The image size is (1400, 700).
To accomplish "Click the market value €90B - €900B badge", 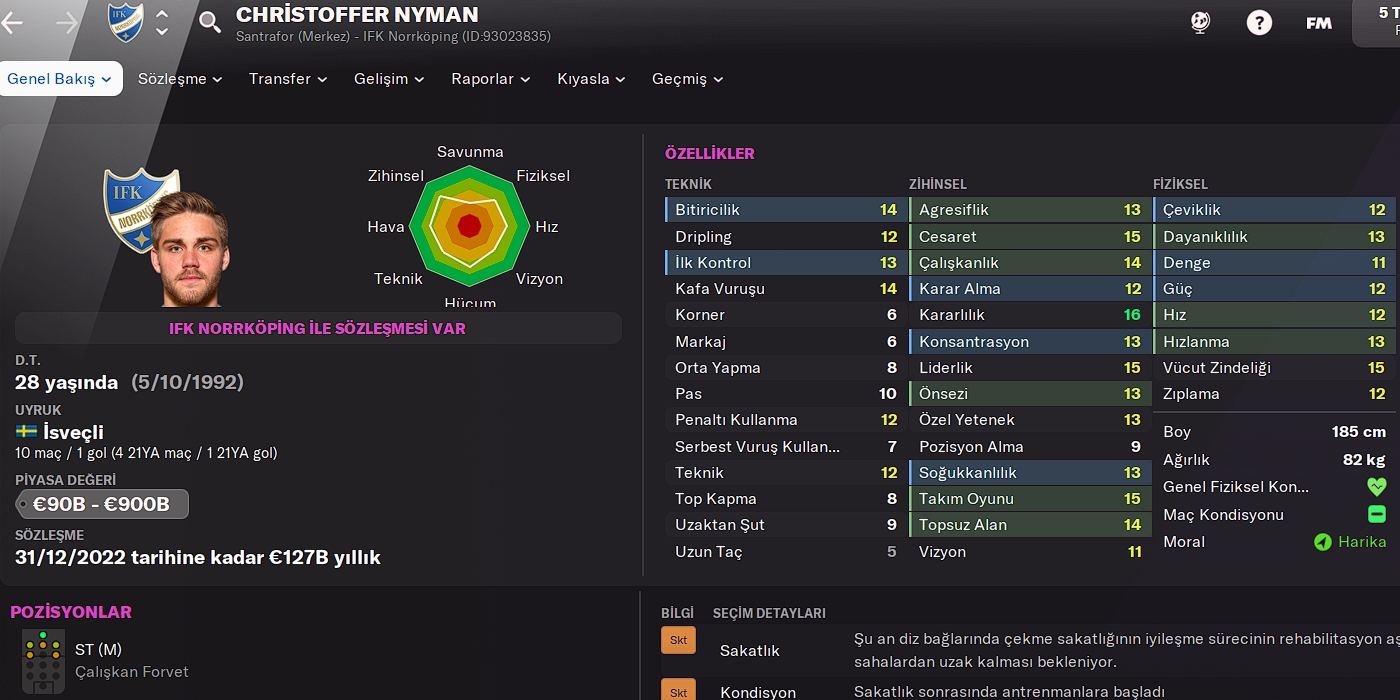I will pyautogui.click(x=102, y=504).
